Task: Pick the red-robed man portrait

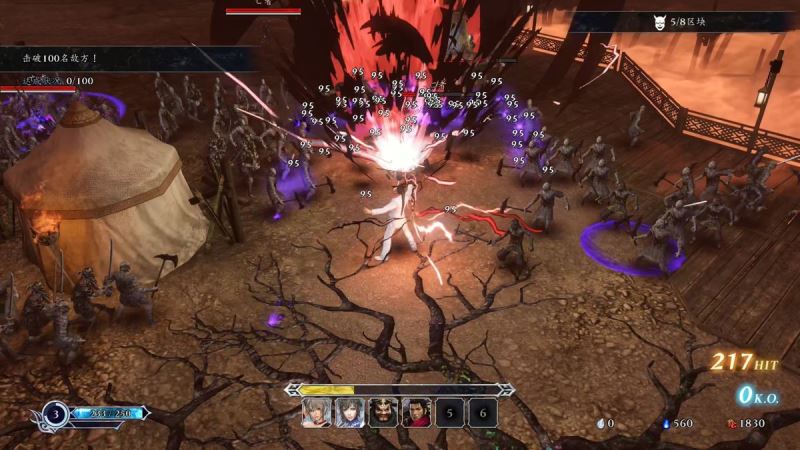Action: (x=416, y=412)
